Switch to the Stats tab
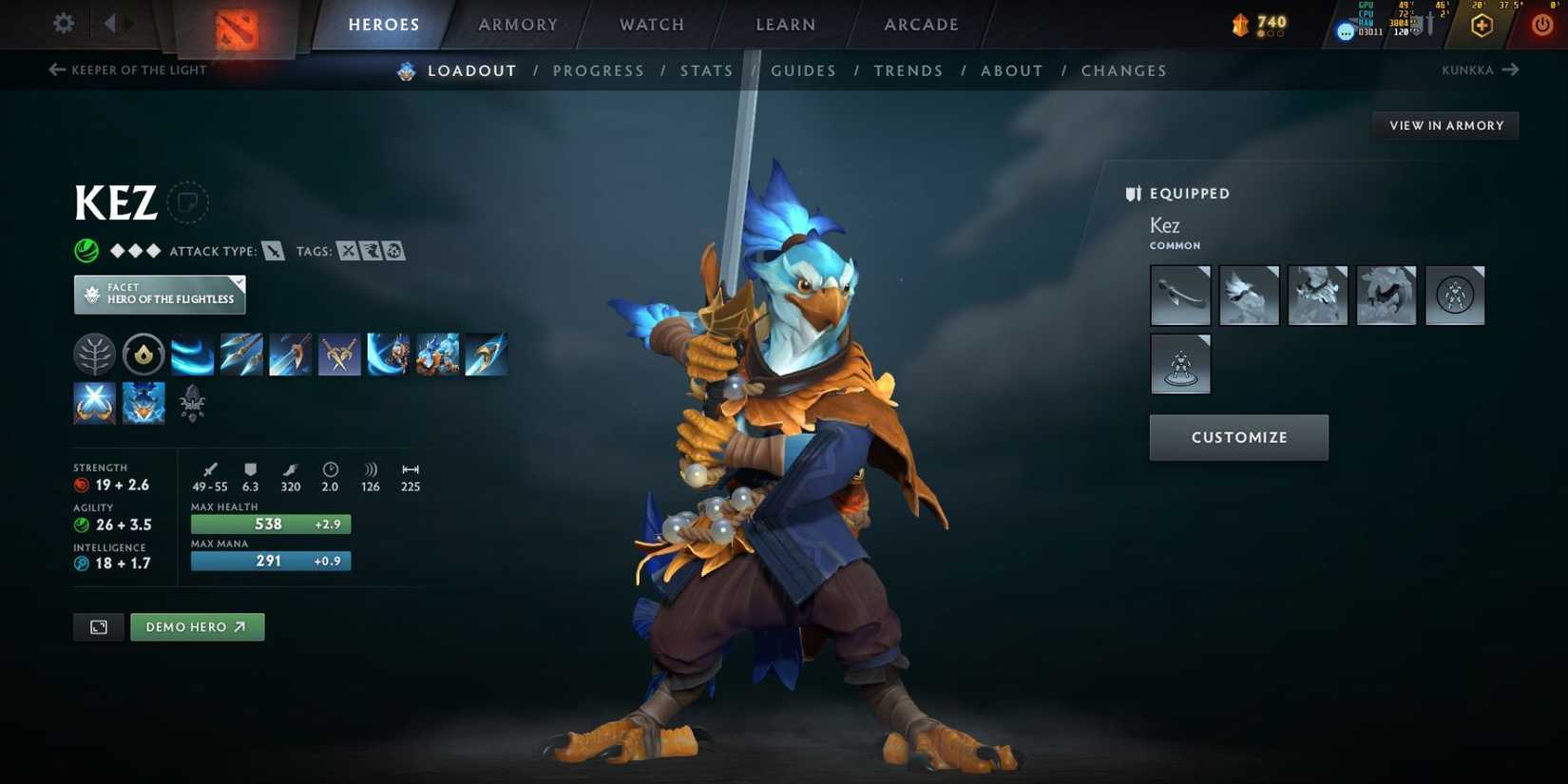Viewport: 1568px width, 784px height. coord(706,70)
